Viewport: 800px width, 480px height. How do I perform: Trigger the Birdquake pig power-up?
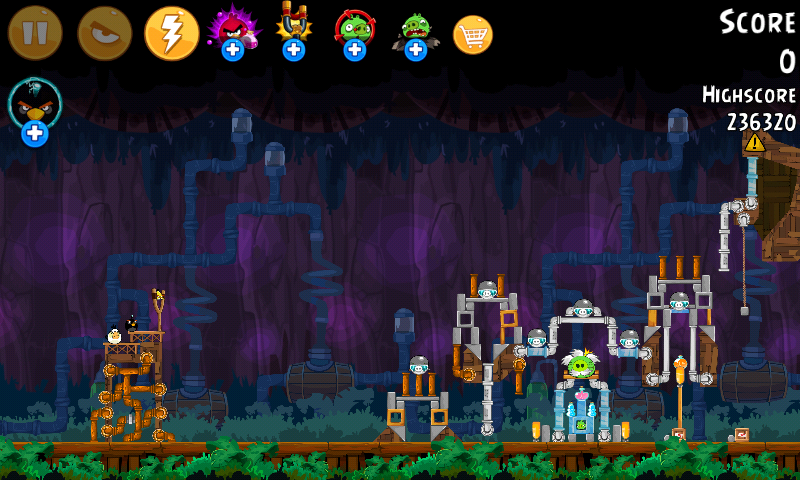[415, 30]
